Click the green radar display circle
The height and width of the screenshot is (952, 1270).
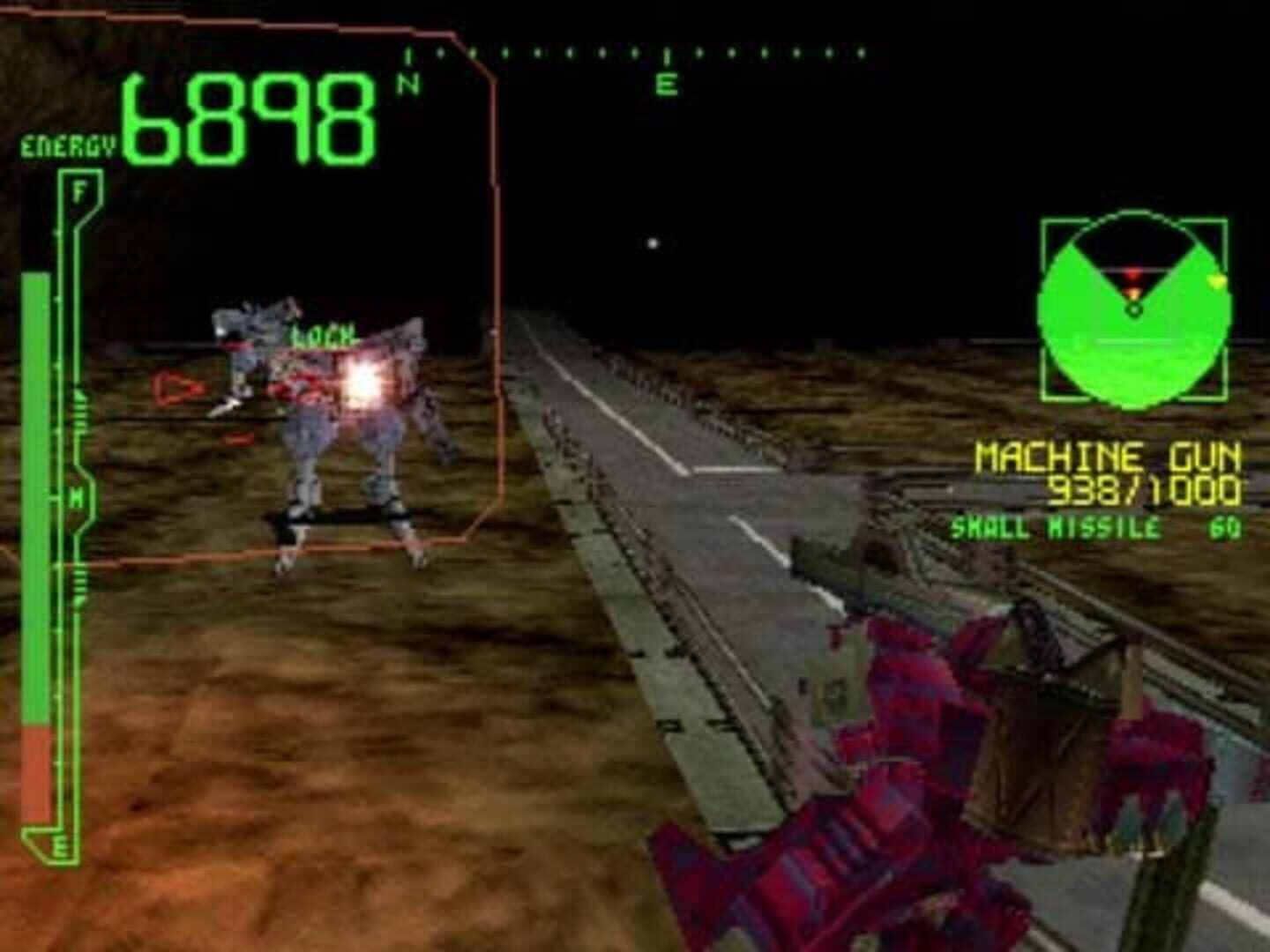1133,309
